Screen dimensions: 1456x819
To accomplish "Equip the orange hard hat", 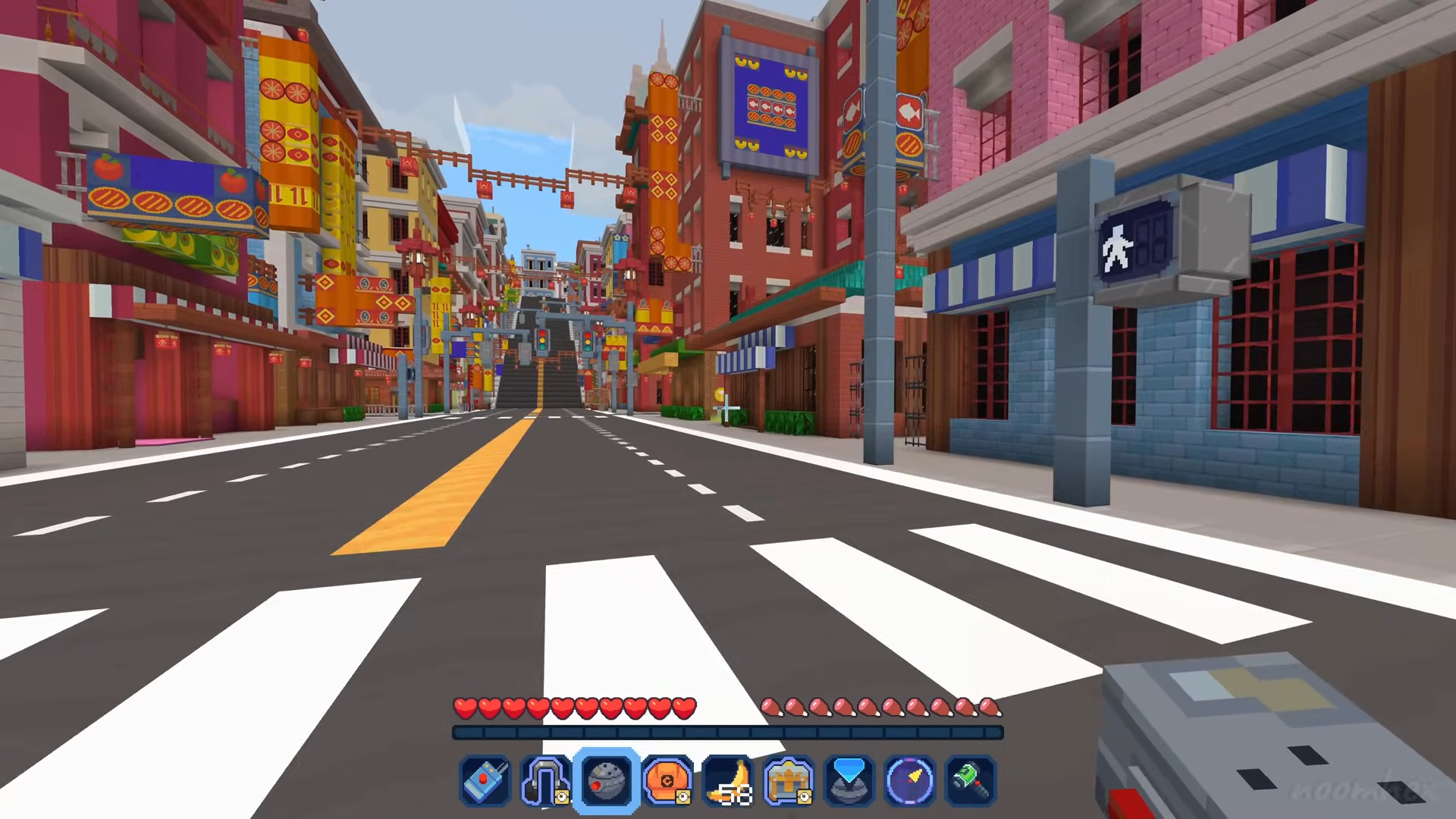I will click(x=667, y=780).
